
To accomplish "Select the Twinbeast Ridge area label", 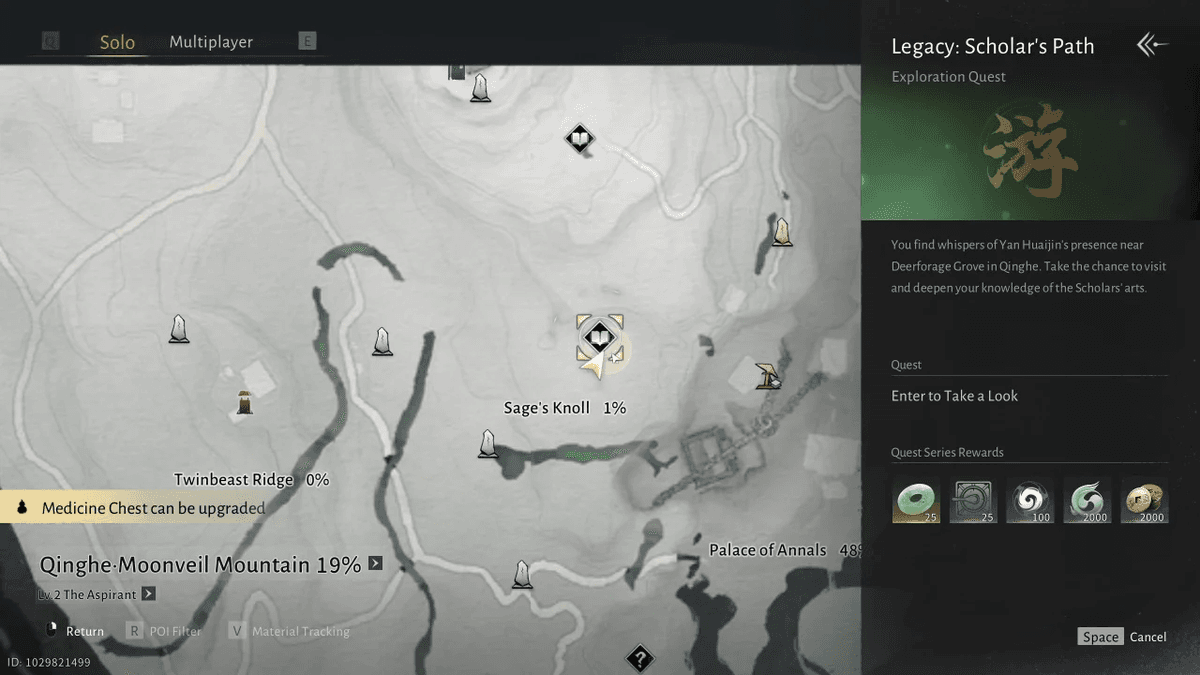I will coord(233,480).
